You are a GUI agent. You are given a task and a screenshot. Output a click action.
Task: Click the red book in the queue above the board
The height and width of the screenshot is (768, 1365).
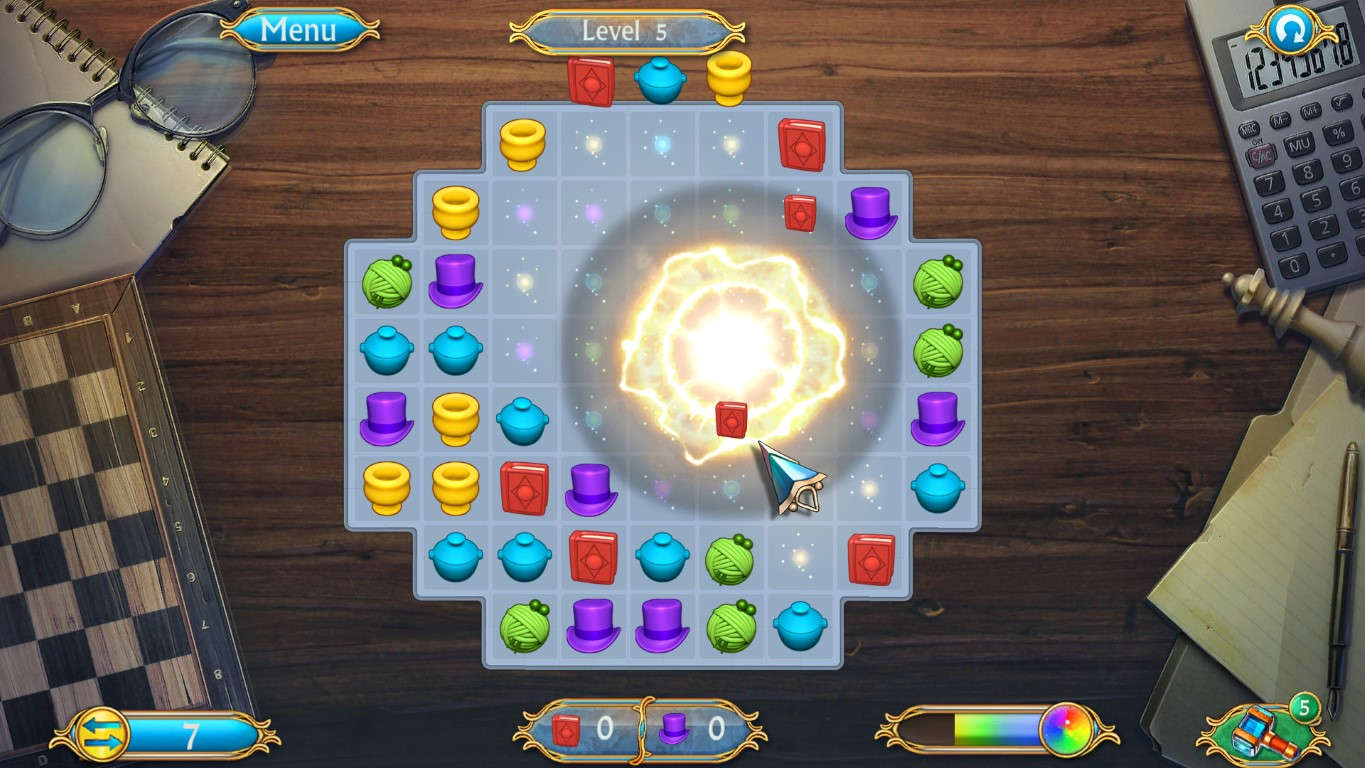pyautogui.click(x=591, y=79)
